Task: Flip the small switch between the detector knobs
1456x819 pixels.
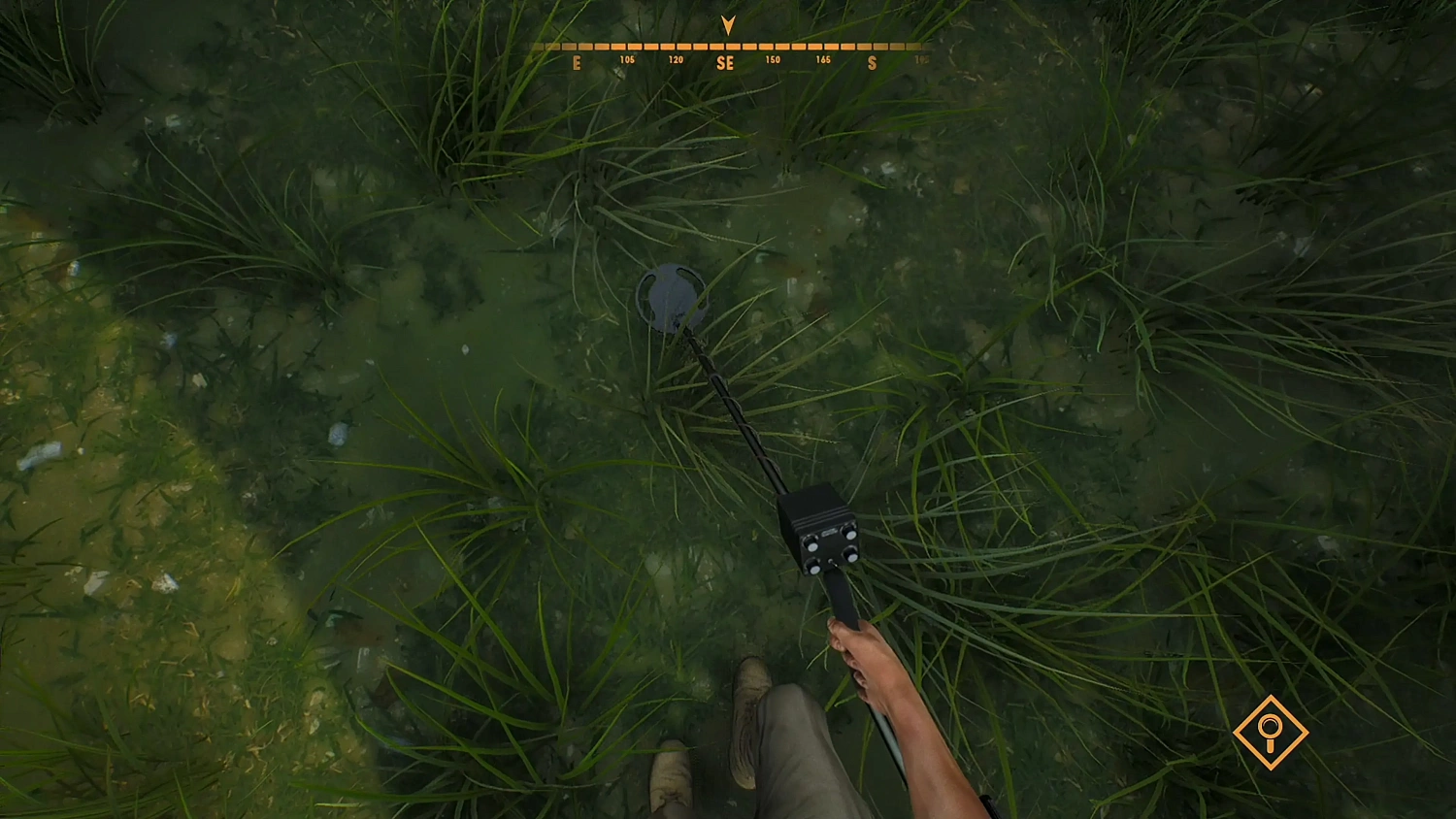Action: point(831,563)
